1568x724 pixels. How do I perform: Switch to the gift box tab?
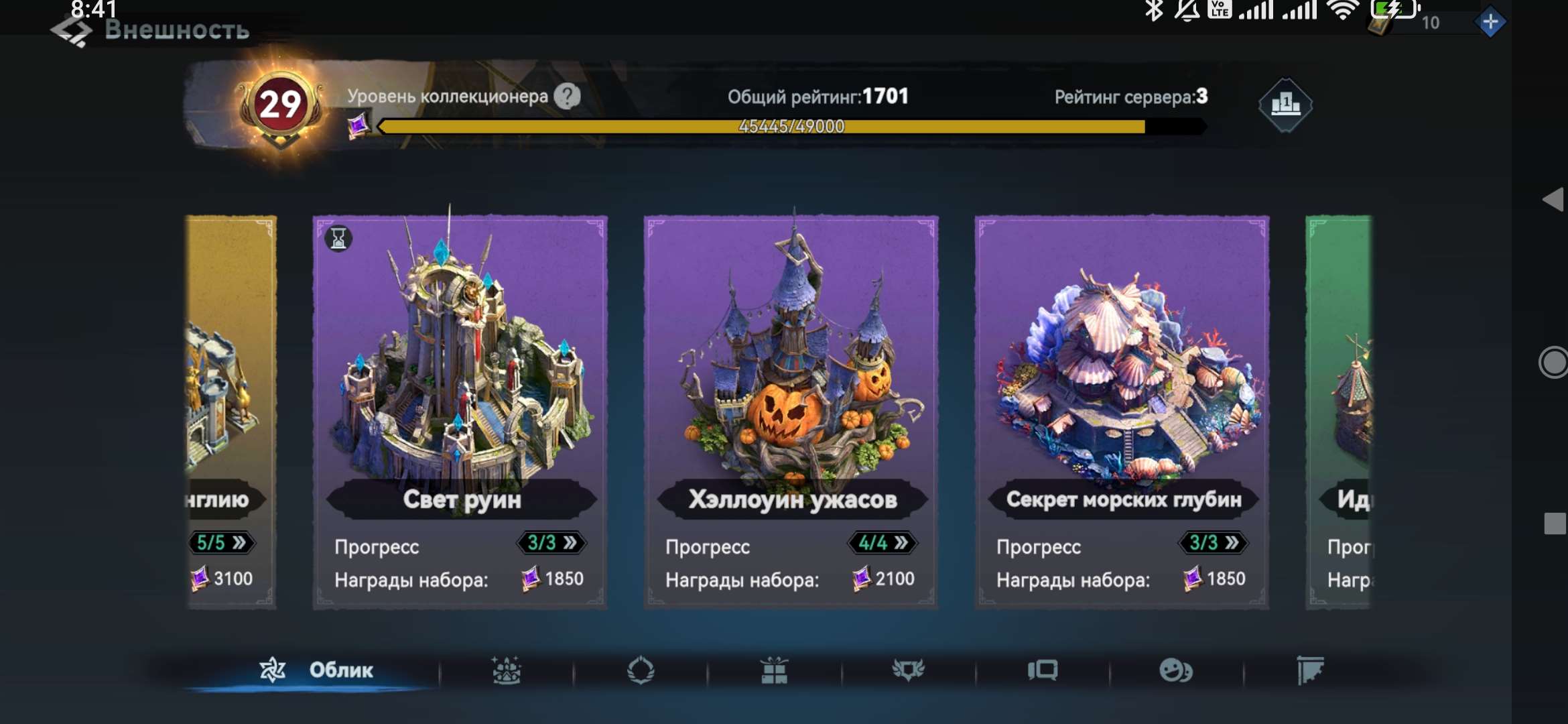pyautogui.click(x=774, y=670)
